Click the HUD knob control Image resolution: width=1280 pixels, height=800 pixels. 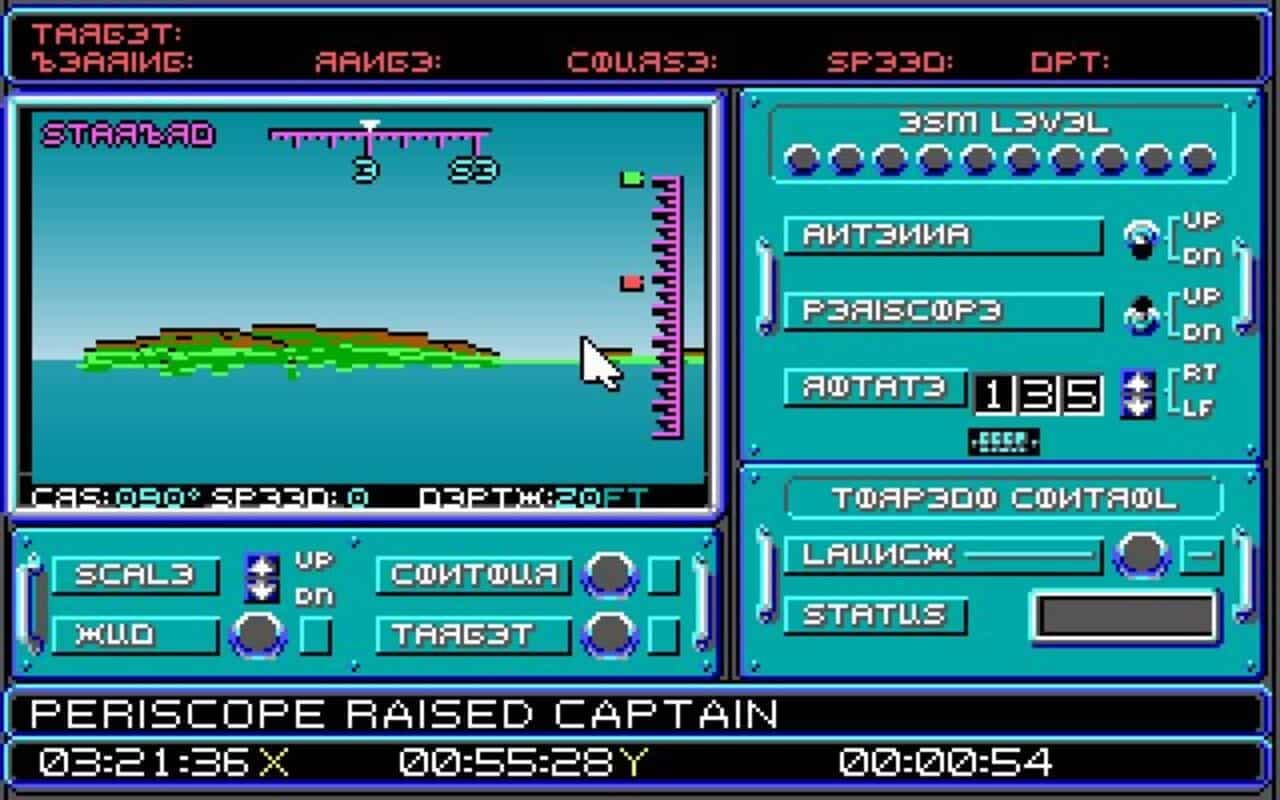pyautogui.click(x=258, y=633)
